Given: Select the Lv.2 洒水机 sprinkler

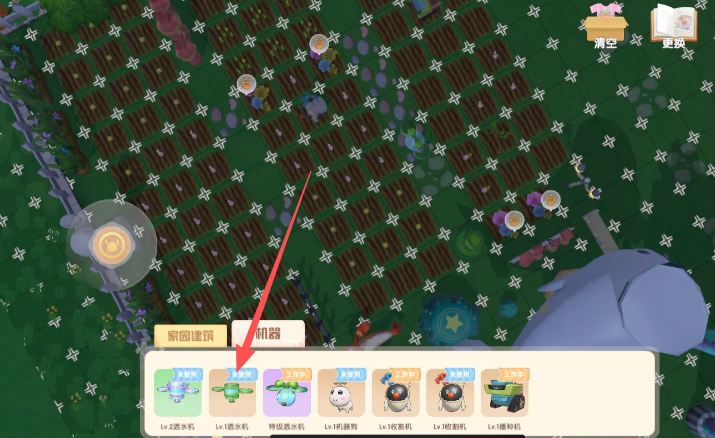Looking at the screenshot, I should 177,393.
